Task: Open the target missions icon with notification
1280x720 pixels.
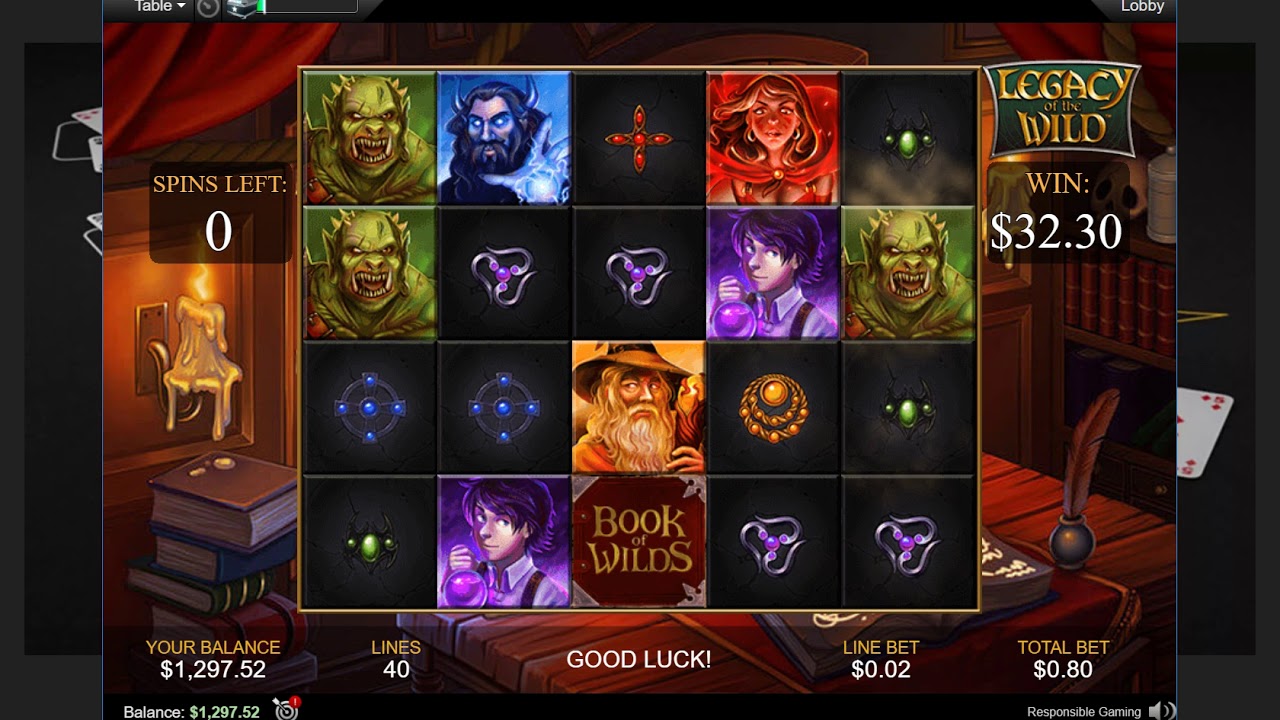Action: click(x=286, y=710)
